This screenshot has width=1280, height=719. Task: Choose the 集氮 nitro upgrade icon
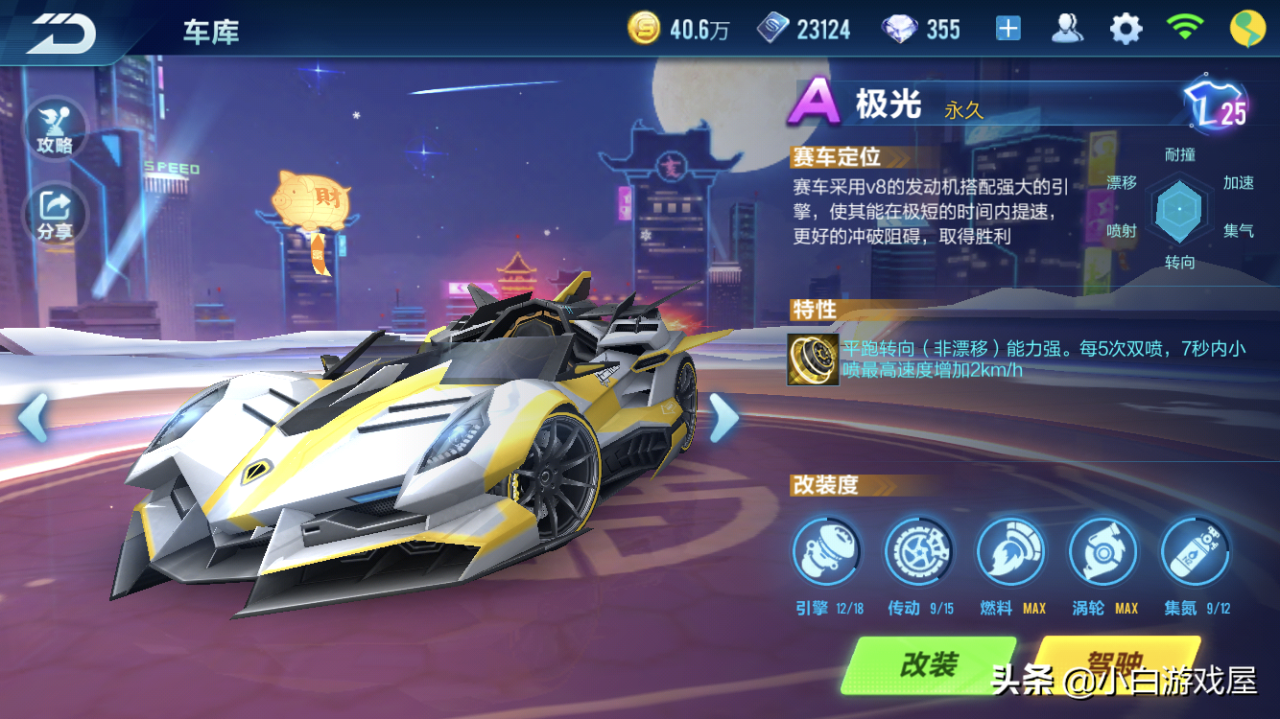click(x=1195, y=551)
